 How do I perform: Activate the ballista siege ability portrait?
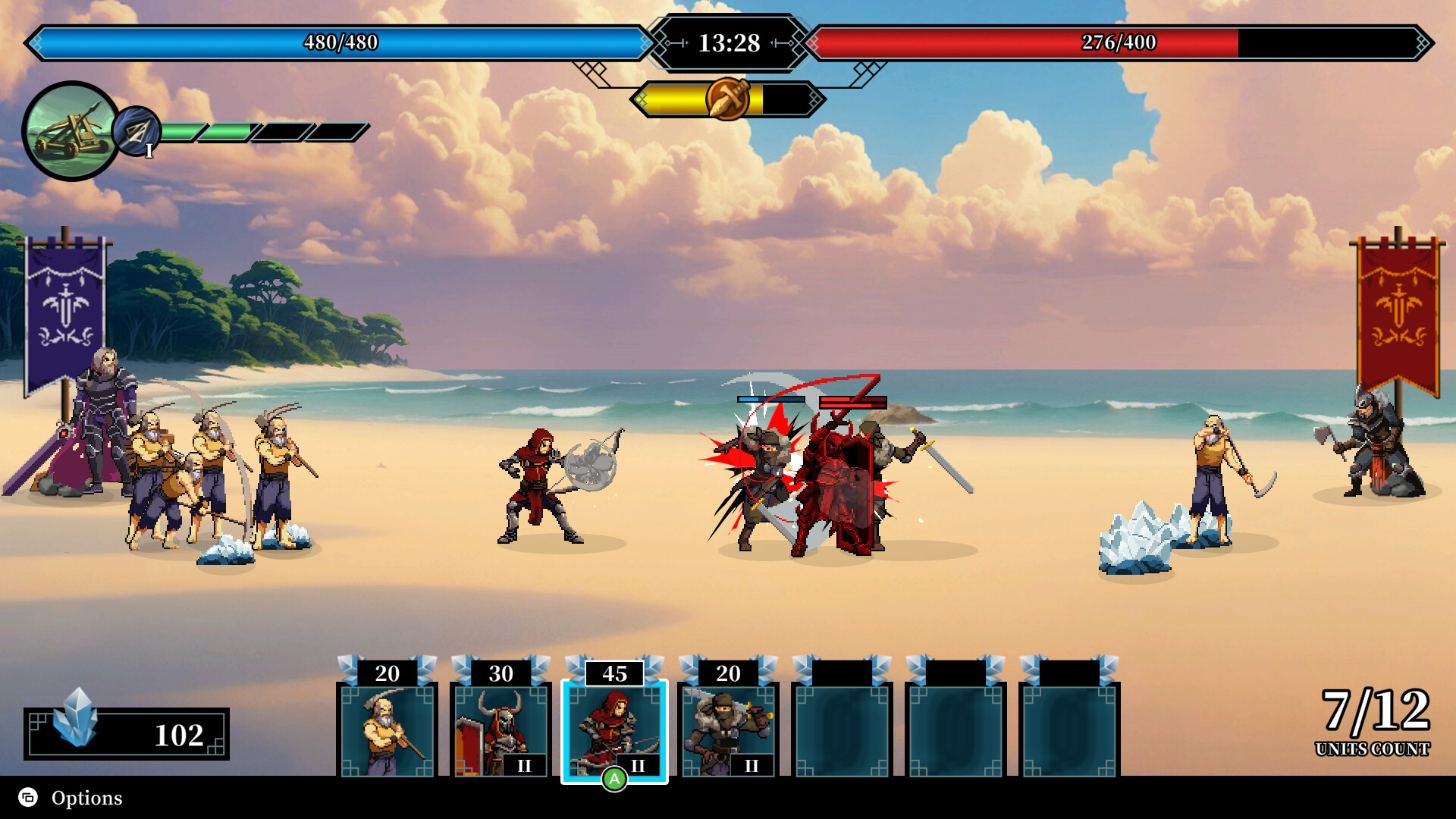click(x=71, y=131)
